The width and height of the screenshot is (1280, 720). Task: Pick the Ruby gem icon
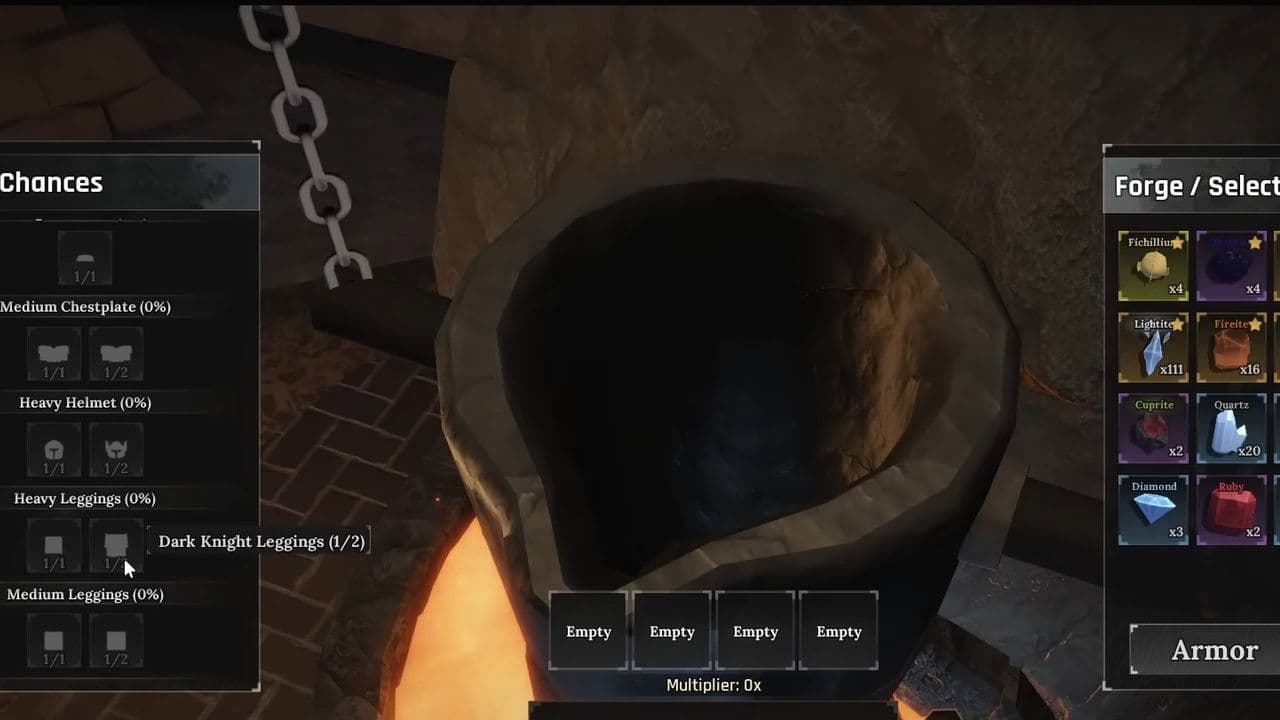click(1232, 511)
